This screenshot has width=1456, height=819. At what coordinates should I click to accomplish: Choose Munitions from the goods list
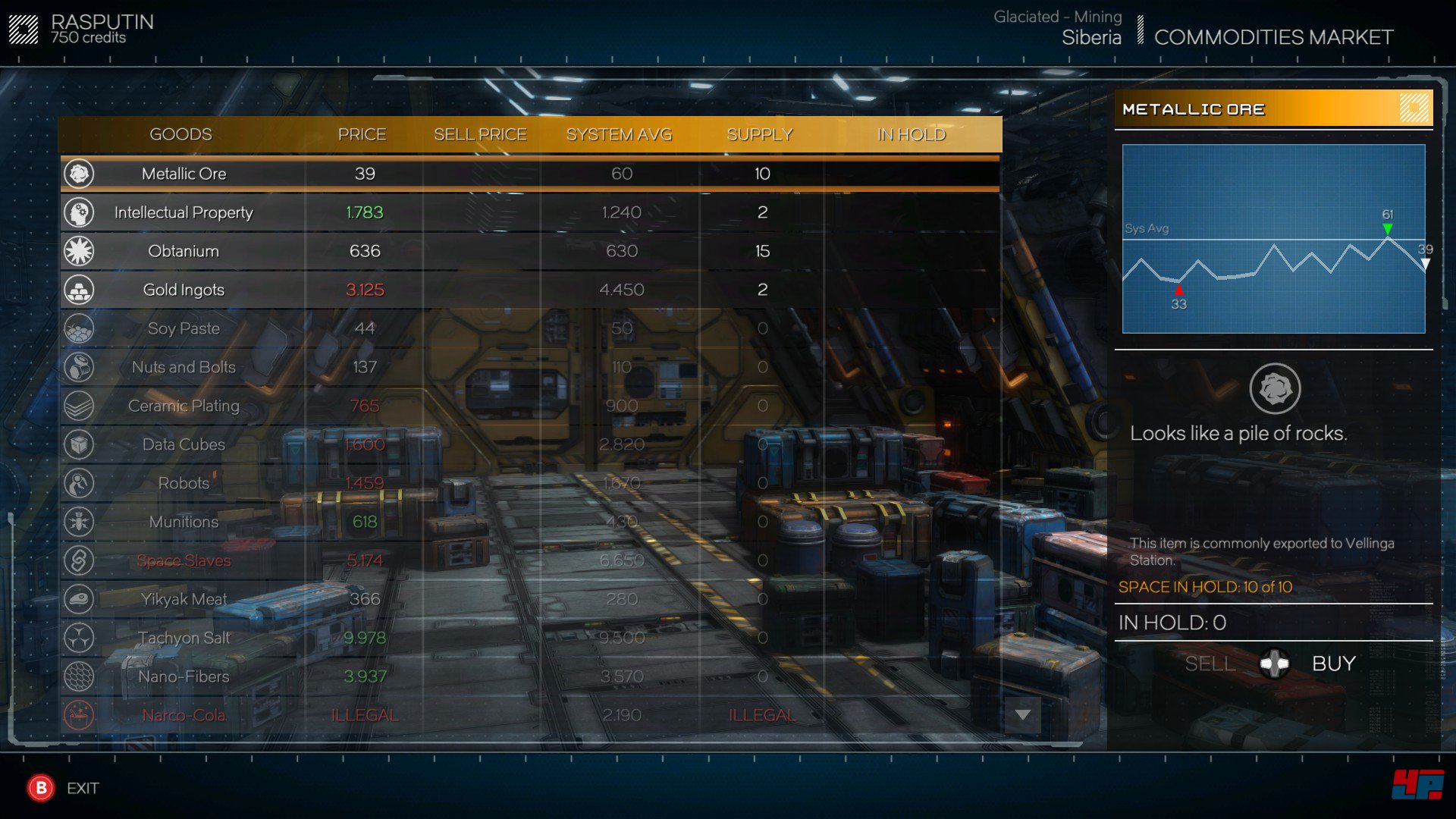point(184,522)
